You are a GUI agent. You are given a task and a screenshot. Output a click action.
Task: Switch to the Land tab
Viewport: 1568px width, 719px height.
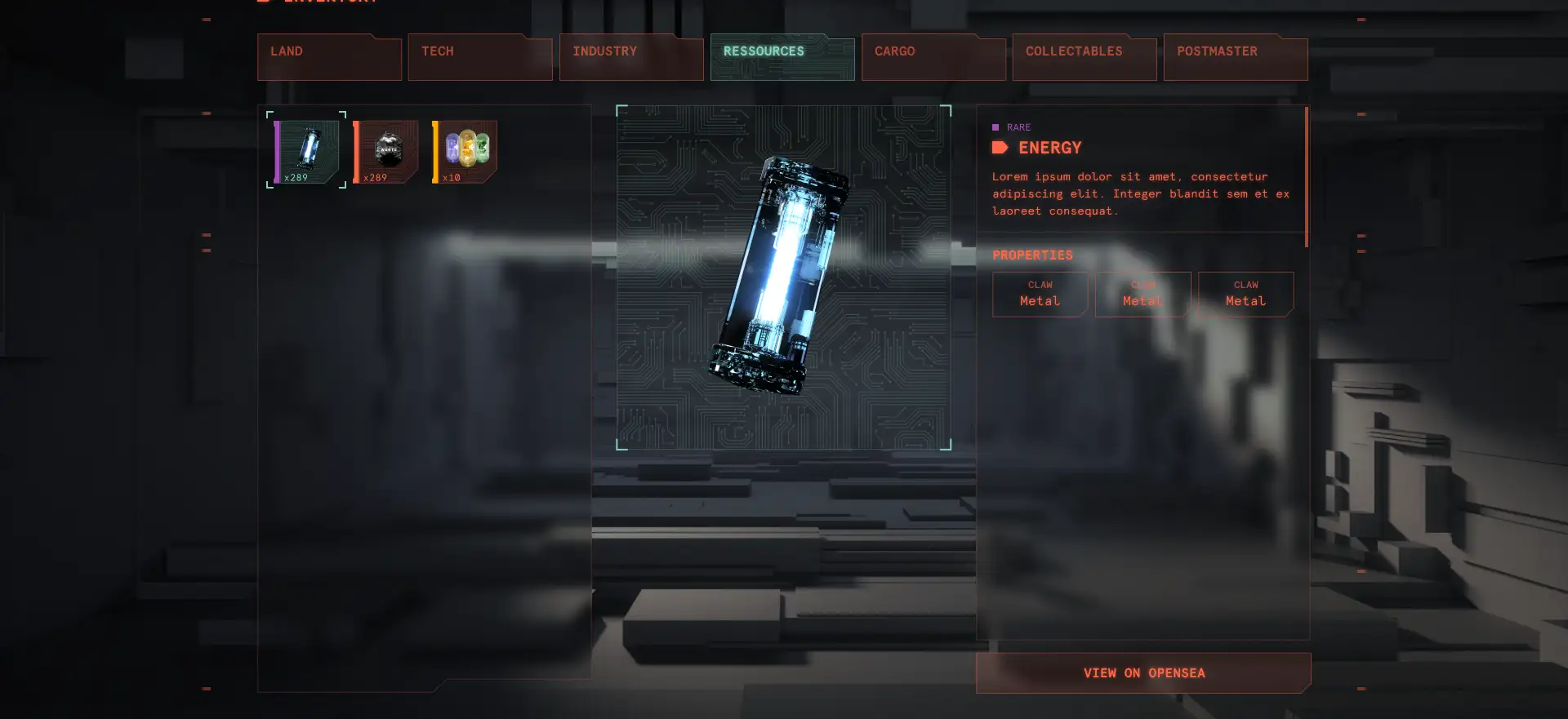329,57
